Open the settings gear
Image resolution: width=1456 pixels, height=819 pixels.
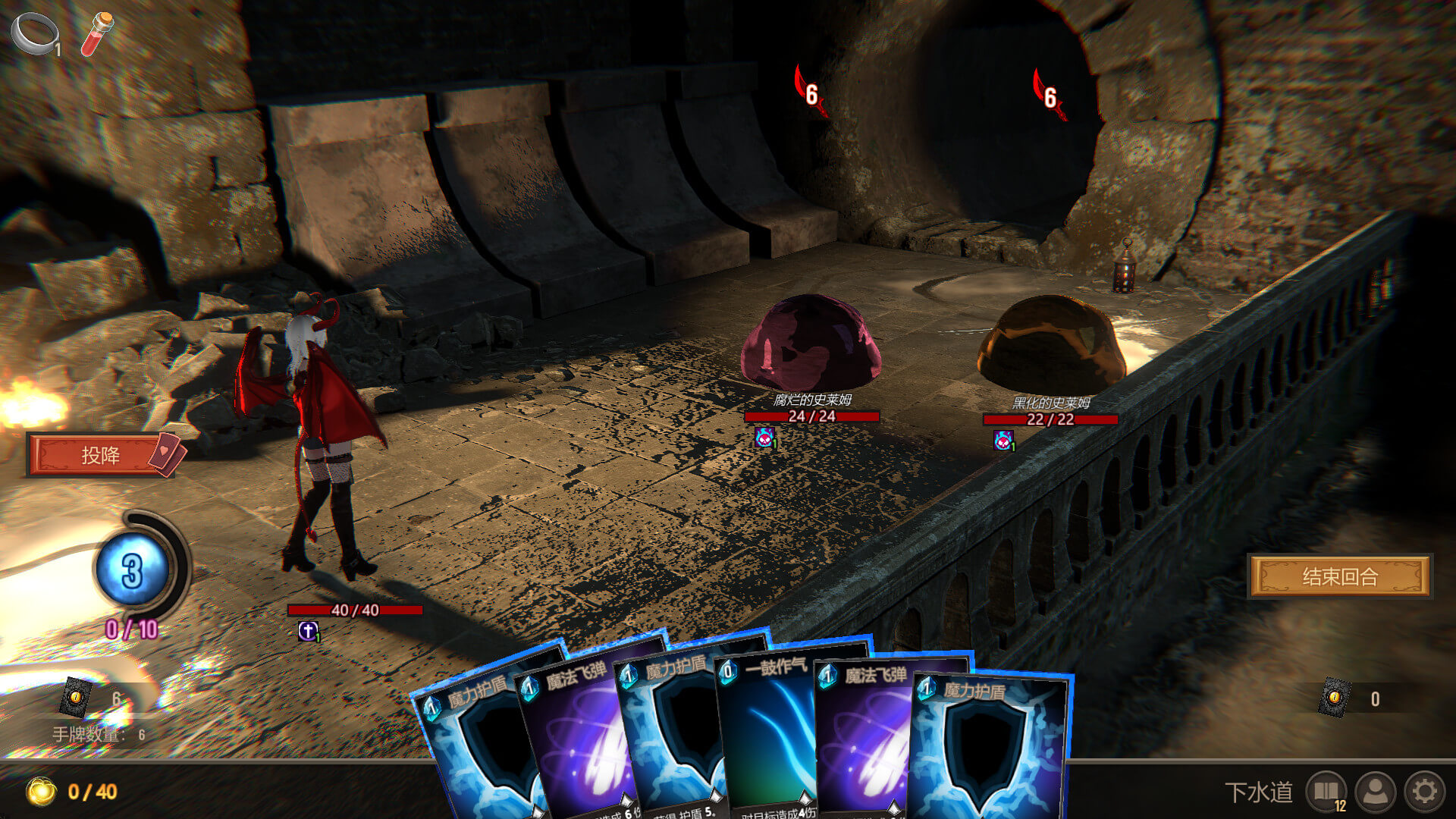click(x=1424, y=792)
